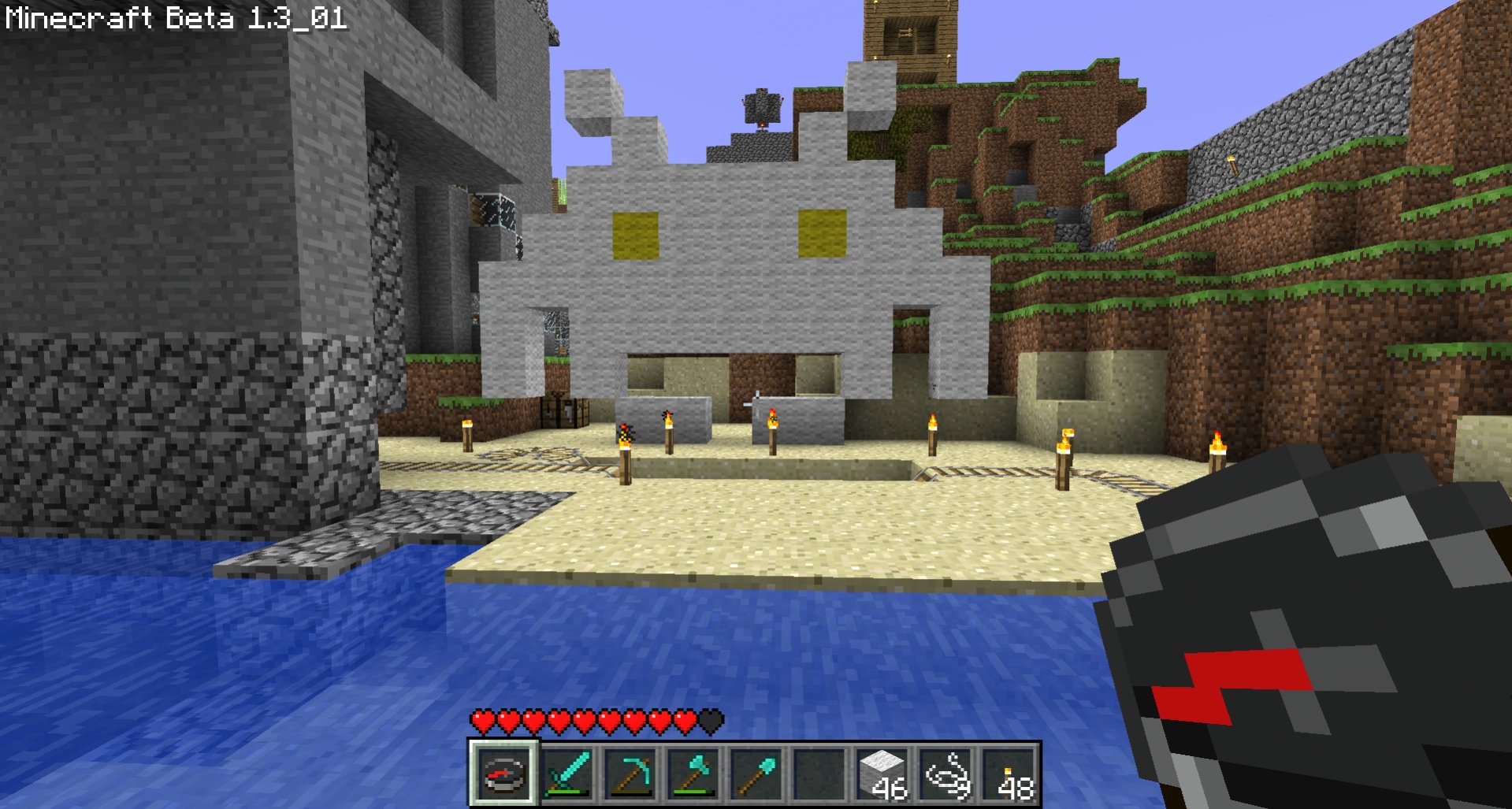Select the empty hotbar slot

pos(819,773)
